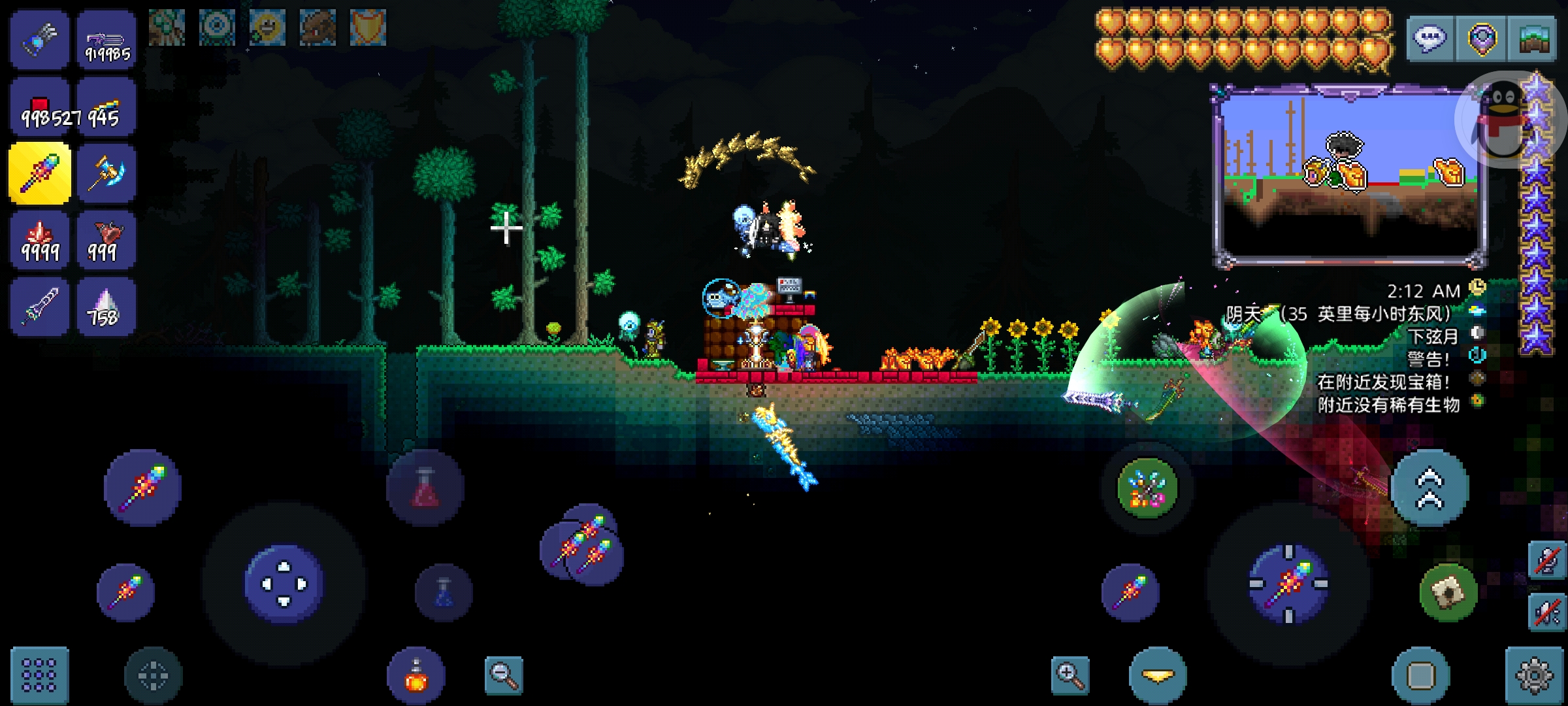Select the red block stack slot
Viewport: 1568px width, 706px height.
(x=40, y=109)
